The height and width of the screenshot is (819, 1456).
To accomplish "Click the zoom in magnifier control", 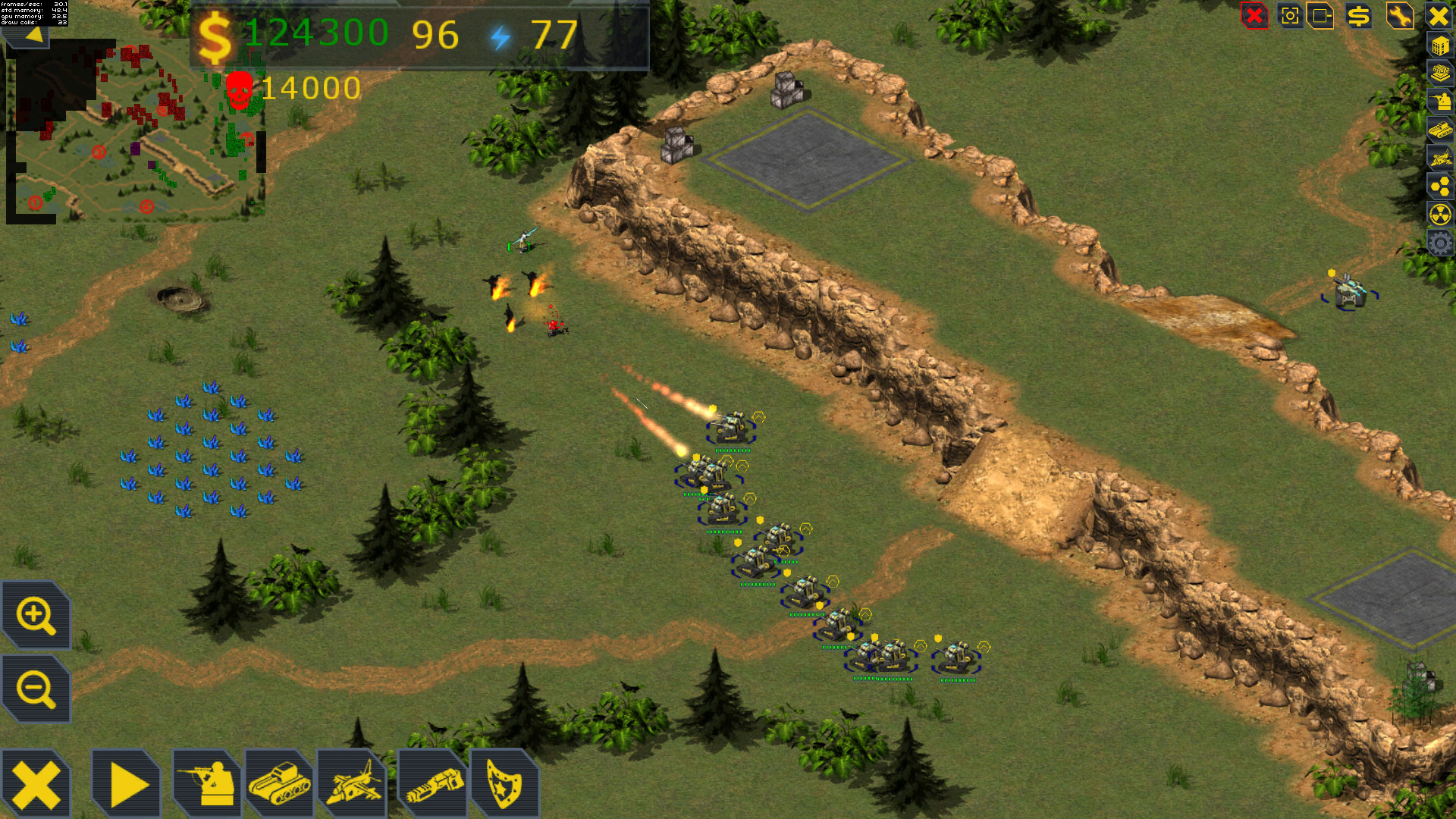I will tap(36, 616).
